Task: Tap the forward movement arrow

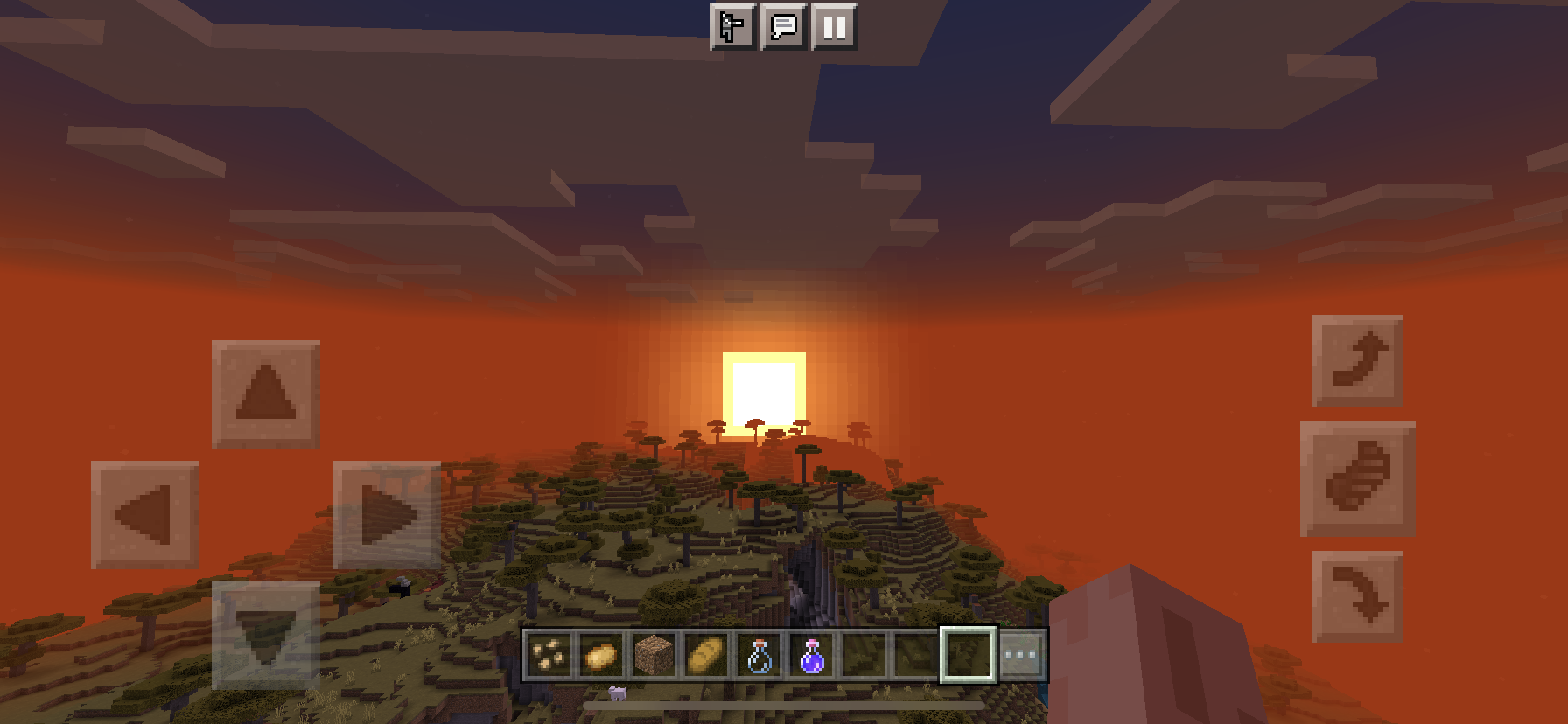Action: [264, 396]
